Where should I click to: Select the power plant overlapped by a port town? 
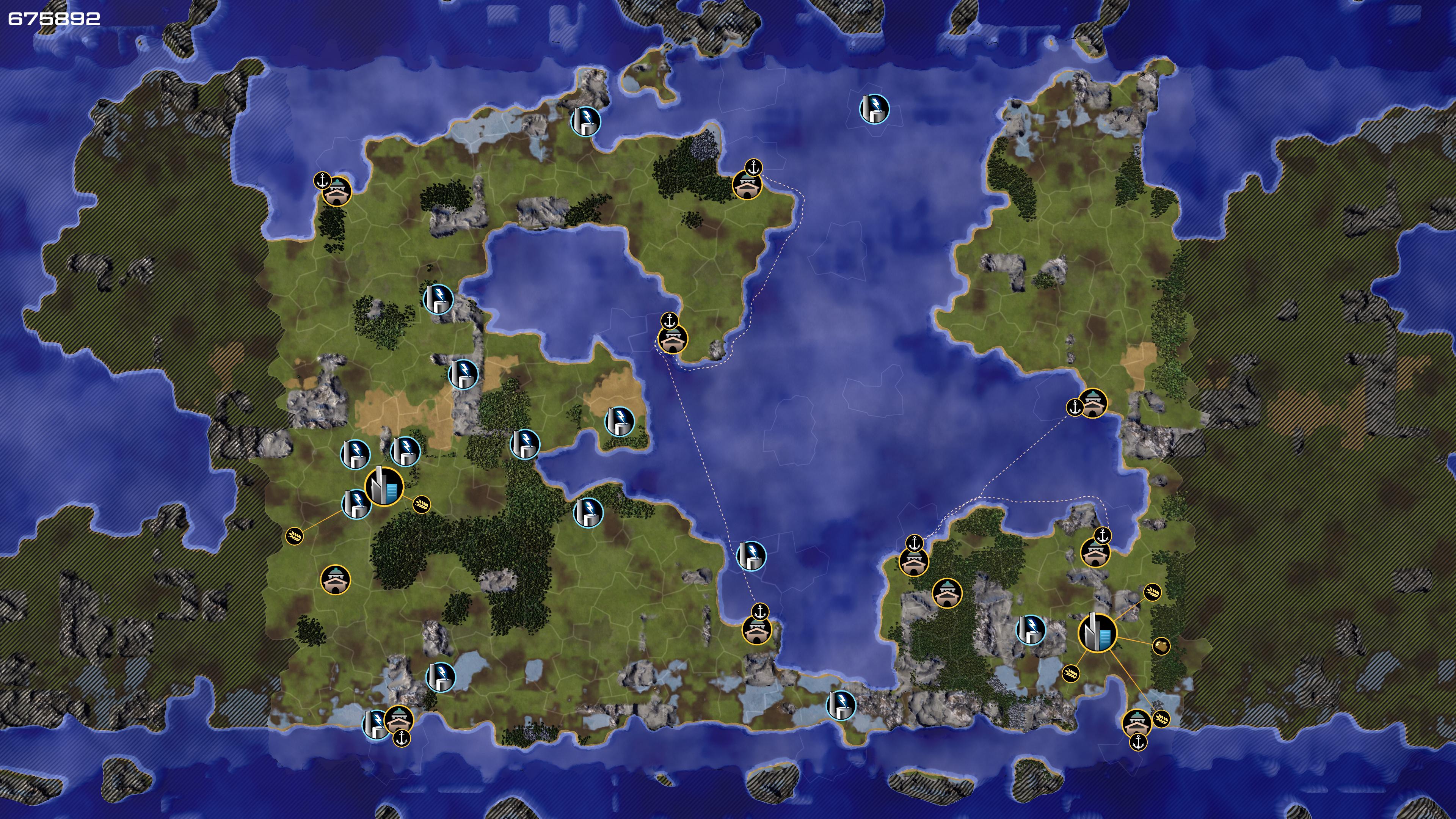click(x=375, y=725)
